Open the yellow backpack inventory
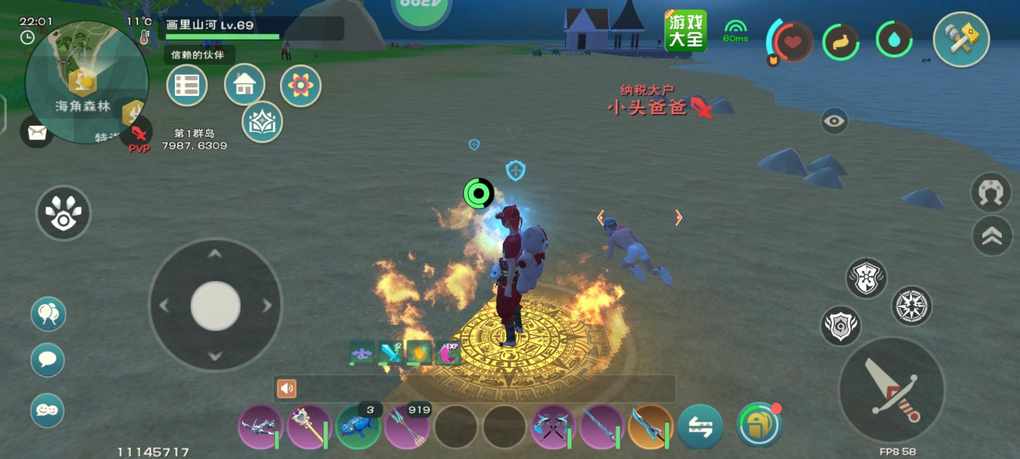The image size is (1020, 459). 757,425
